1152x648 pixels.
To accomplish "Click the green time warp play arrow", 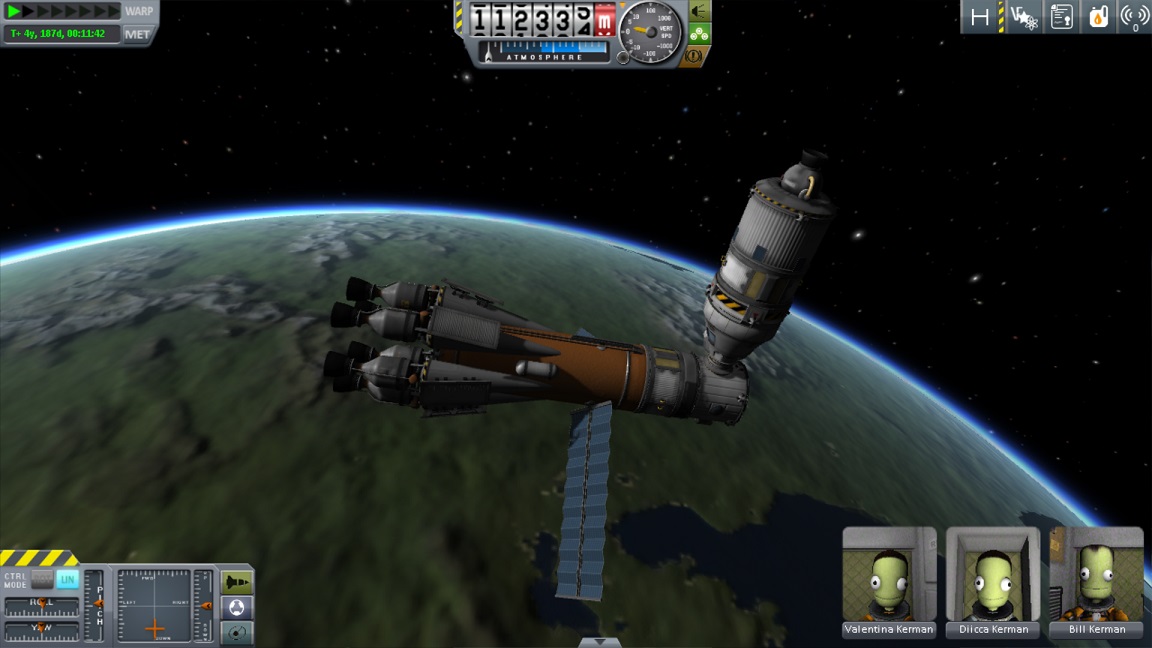I will click(14, 11).
